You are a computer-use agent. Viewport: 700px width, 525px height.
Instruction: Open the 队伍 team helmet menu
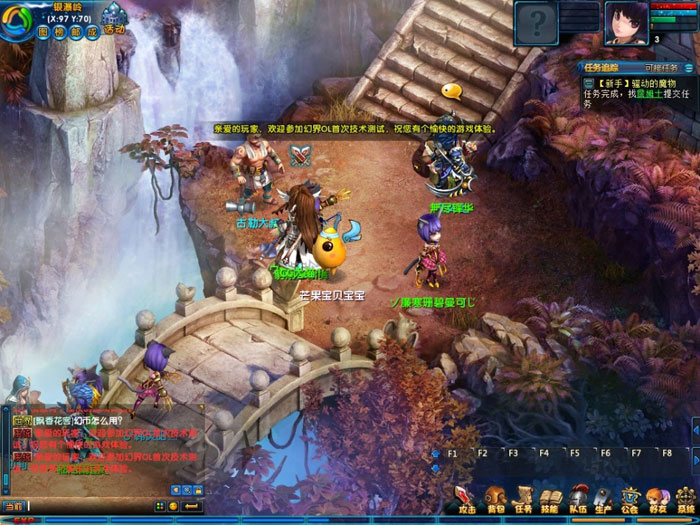click(x=576, y=498)
